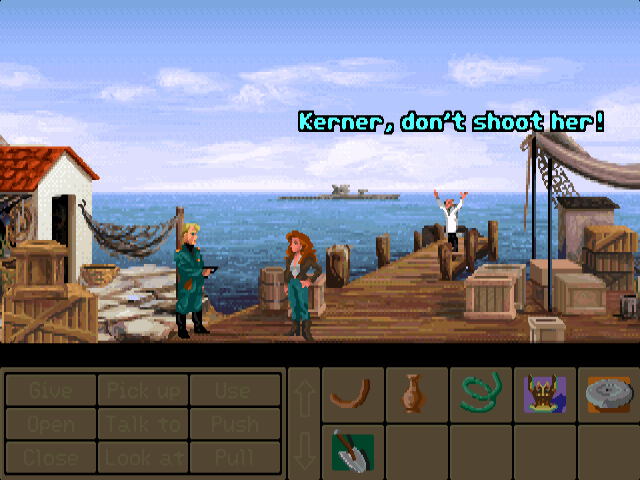Select the curved brown rib item
This screenshot has width=640, height=480.
(352, 394)
